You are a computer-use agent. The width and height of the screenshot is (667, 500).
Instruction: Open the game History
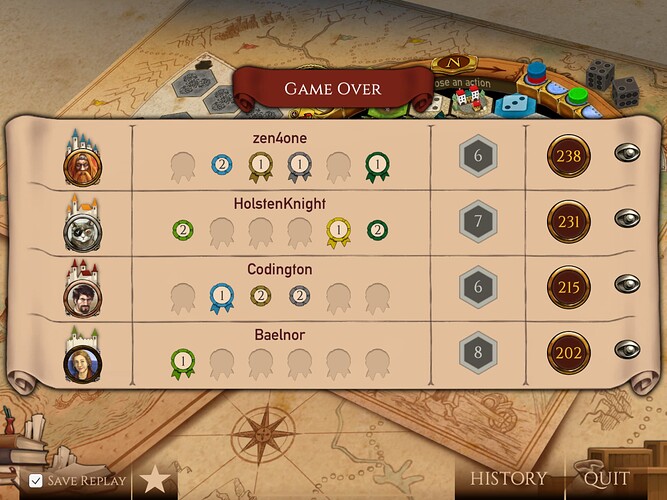click(x=509, y=479)
